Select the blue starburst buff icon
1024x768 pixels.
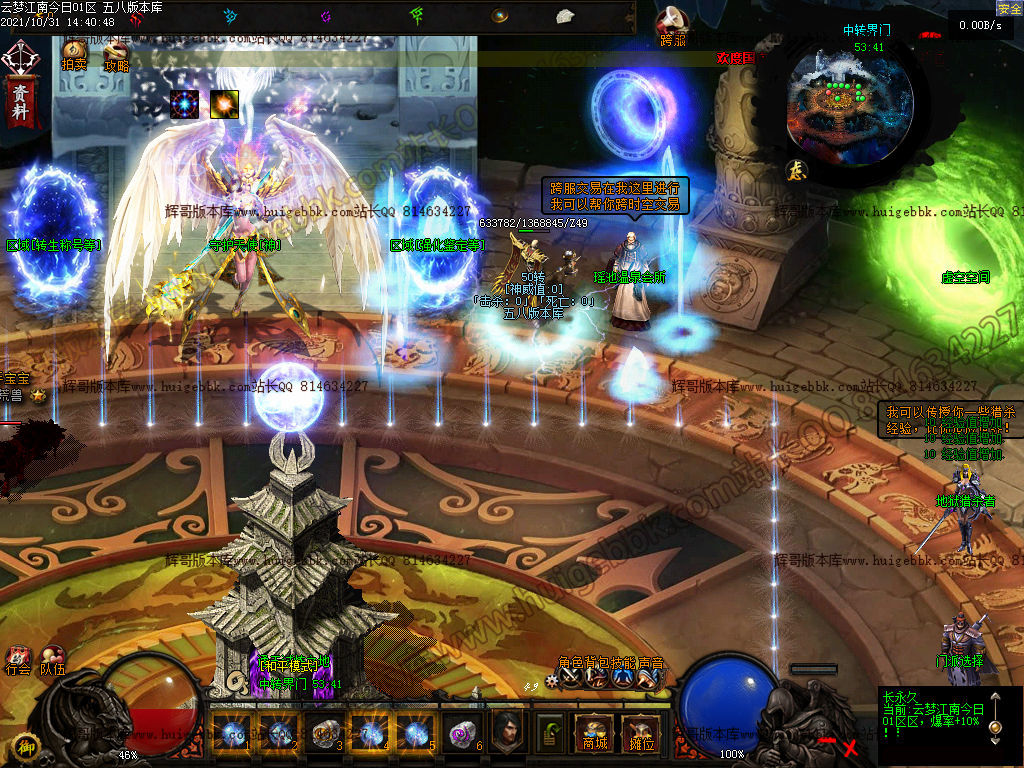click(x=185, y=103)
